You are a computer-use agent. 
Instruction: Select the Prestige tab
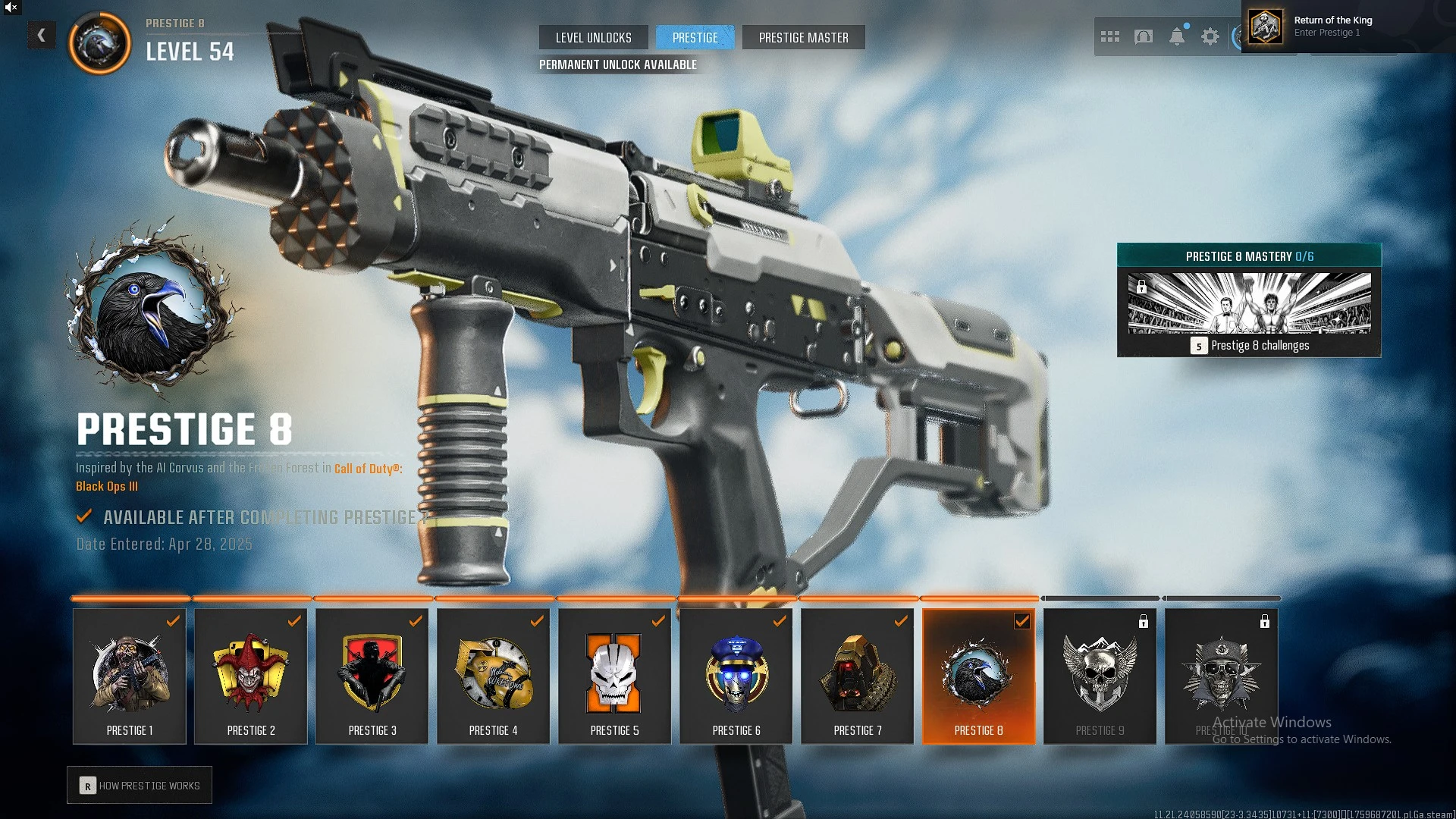click(695, 38)
